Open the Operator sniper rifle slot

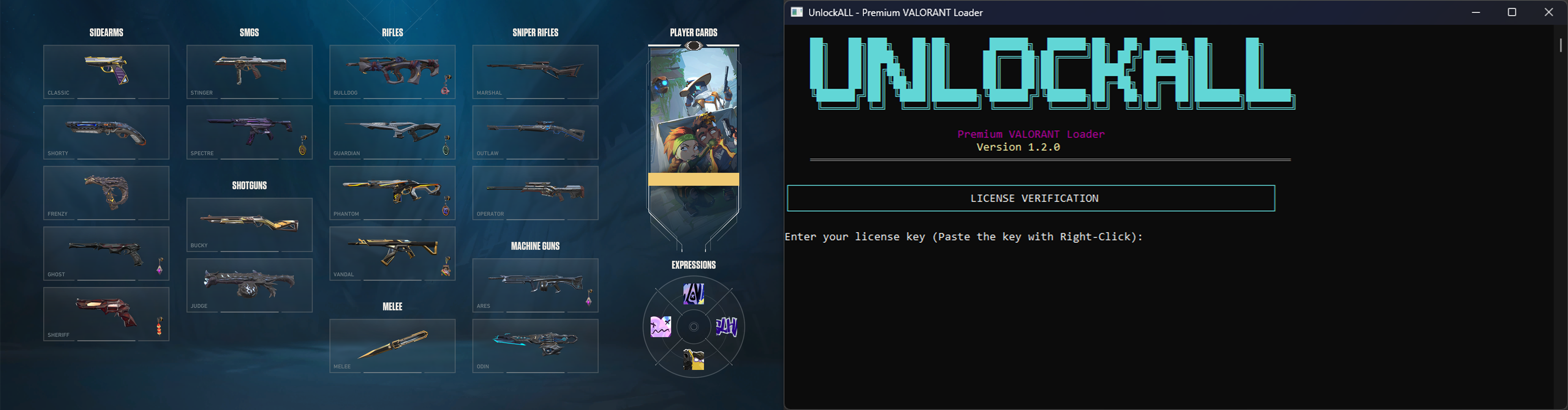click(x=535, y=192)
